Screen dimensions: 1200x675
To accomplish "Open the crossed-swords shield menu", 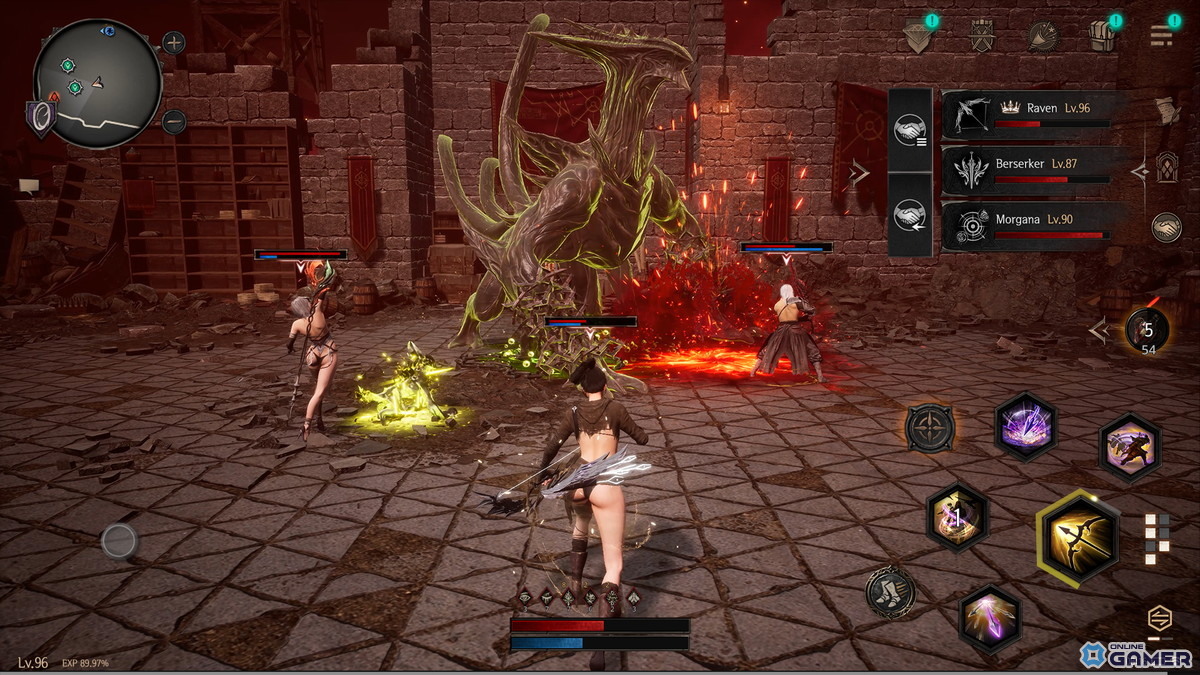I will [981, 35].
